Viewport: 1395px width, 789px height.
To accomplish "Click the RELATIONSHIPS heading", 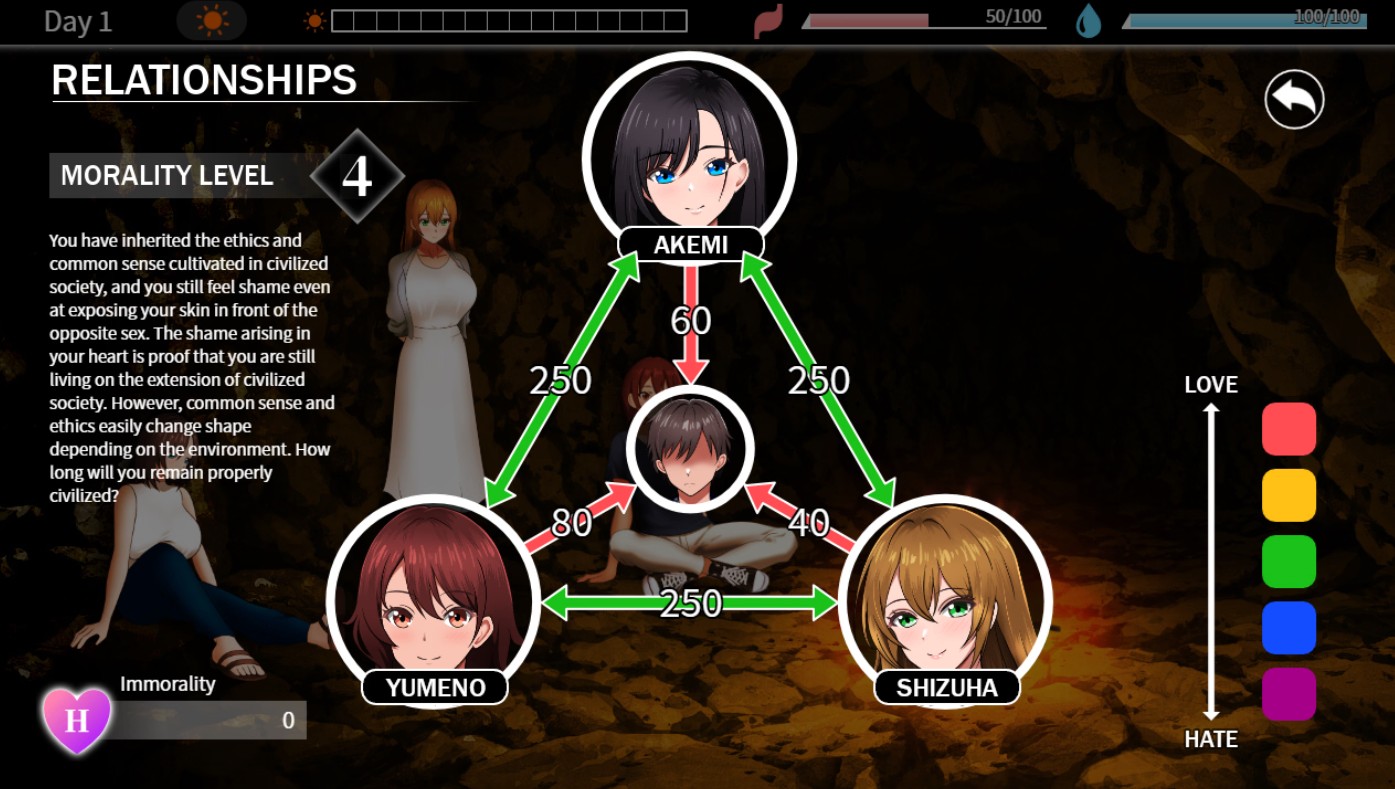I will pos(204,81).
